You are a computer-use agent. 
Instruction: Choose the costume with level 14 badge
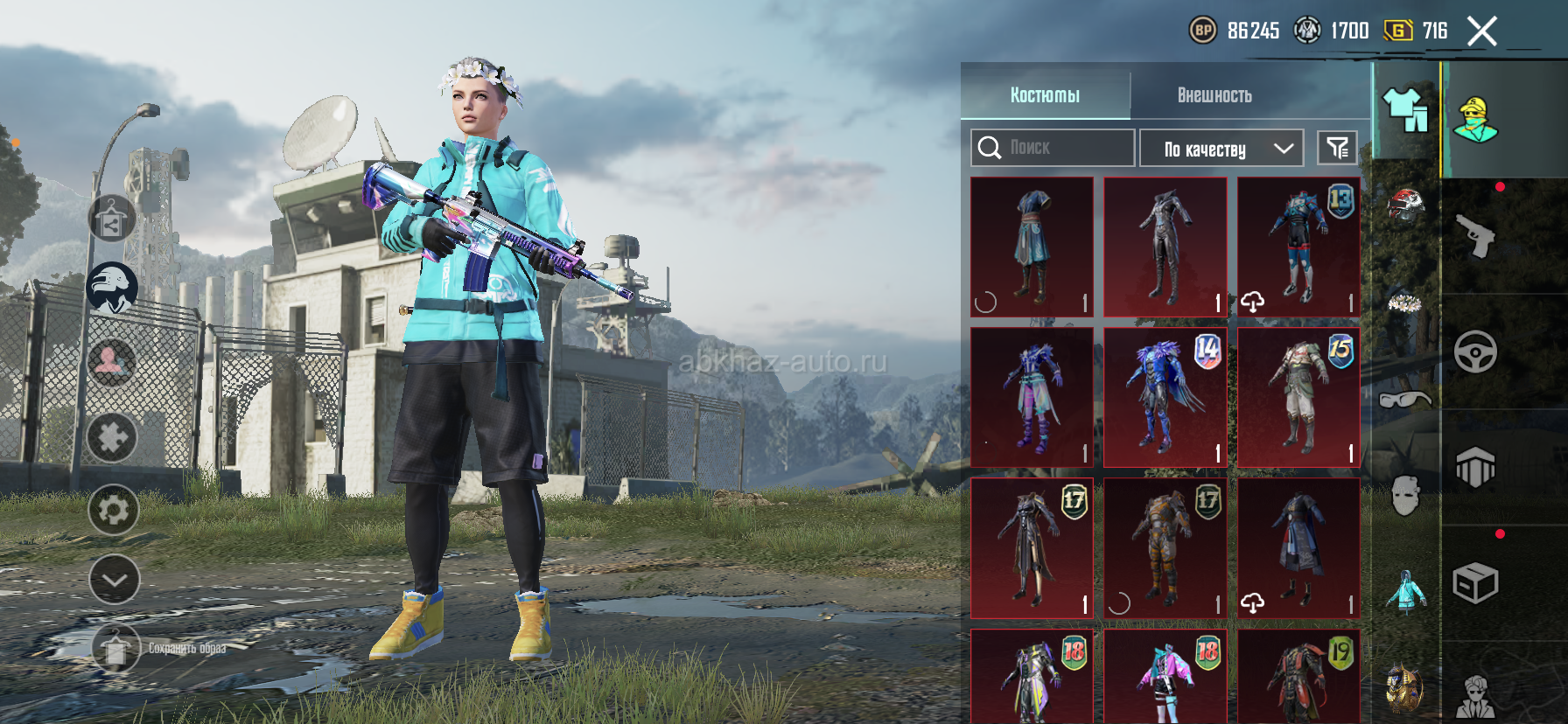point(1165,397)
